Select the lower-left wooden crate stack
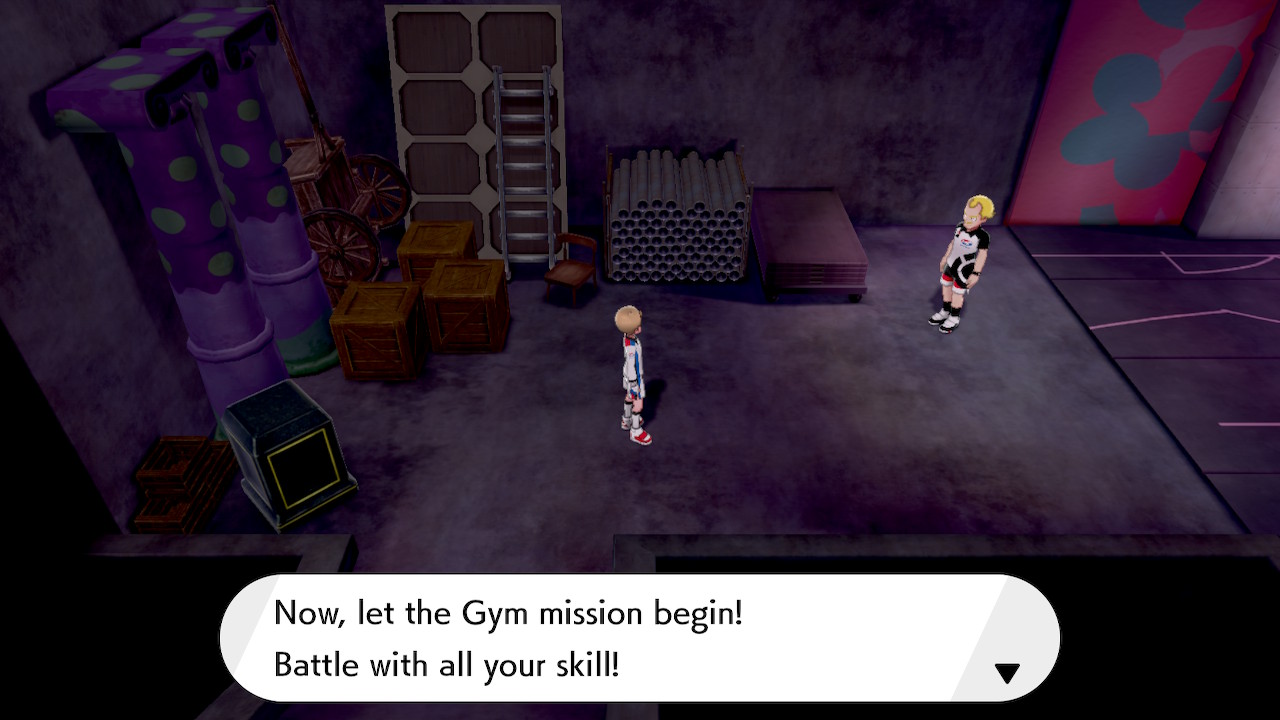 (375, 330)
